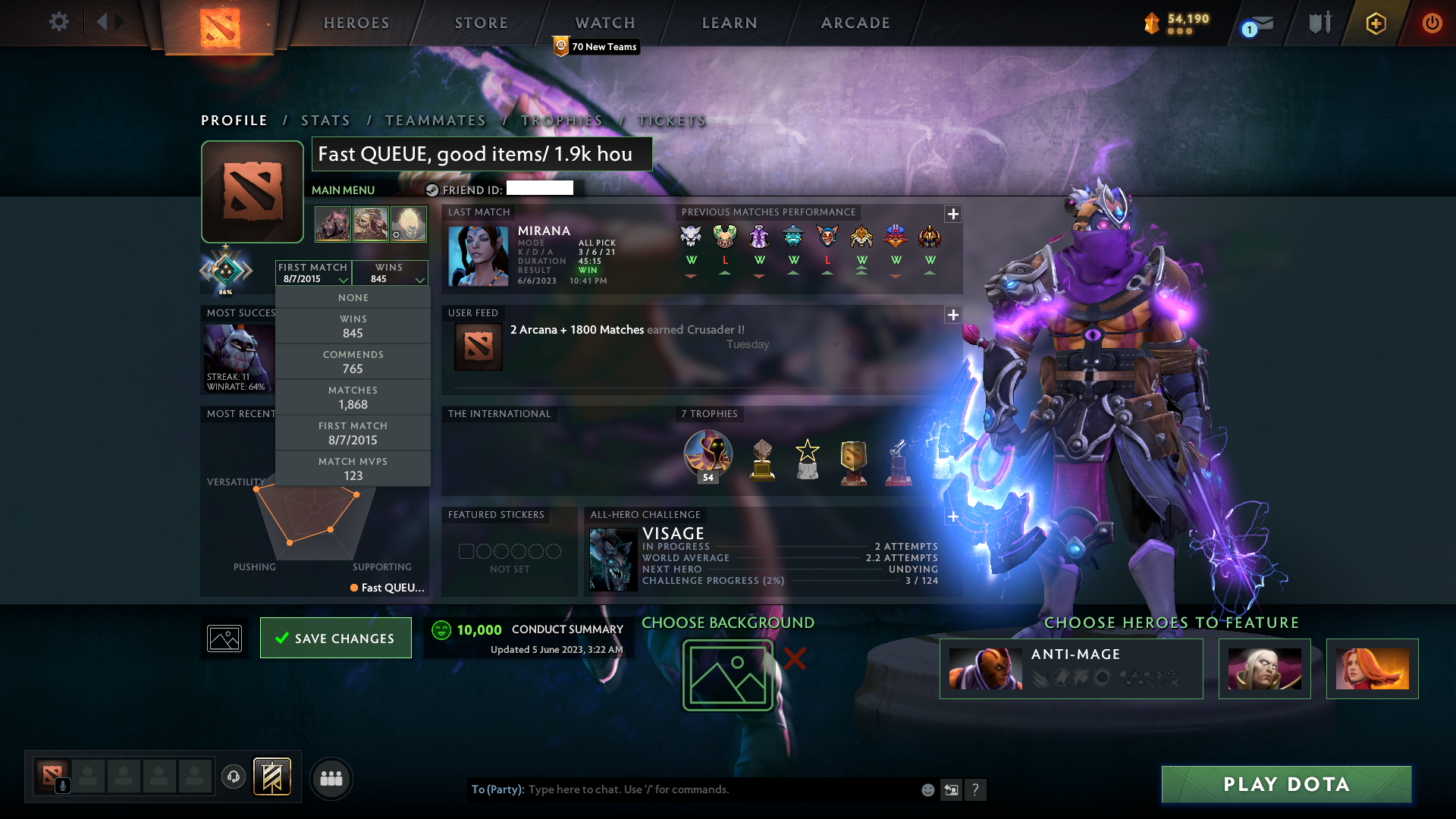Open Dota Plus via the gold hexagon icon

click(x=1376, y=24)
